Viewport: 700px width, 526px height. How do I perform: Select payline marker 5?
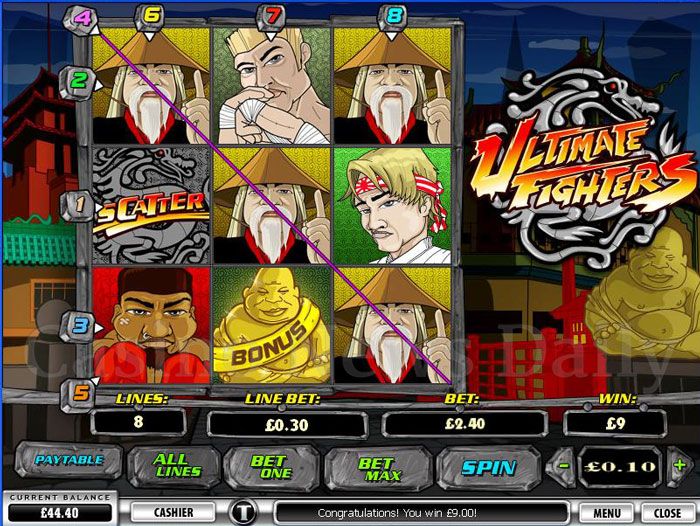(78, 392)
